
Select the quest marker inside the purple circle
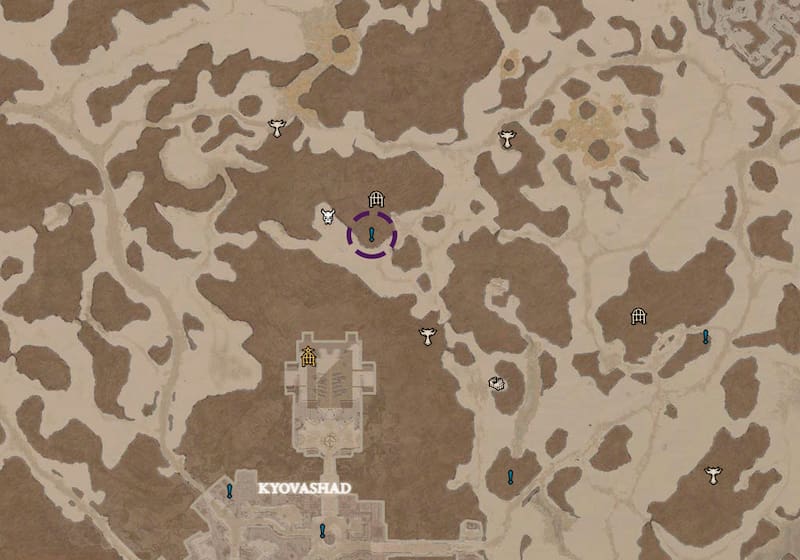[x=371, y=235]
